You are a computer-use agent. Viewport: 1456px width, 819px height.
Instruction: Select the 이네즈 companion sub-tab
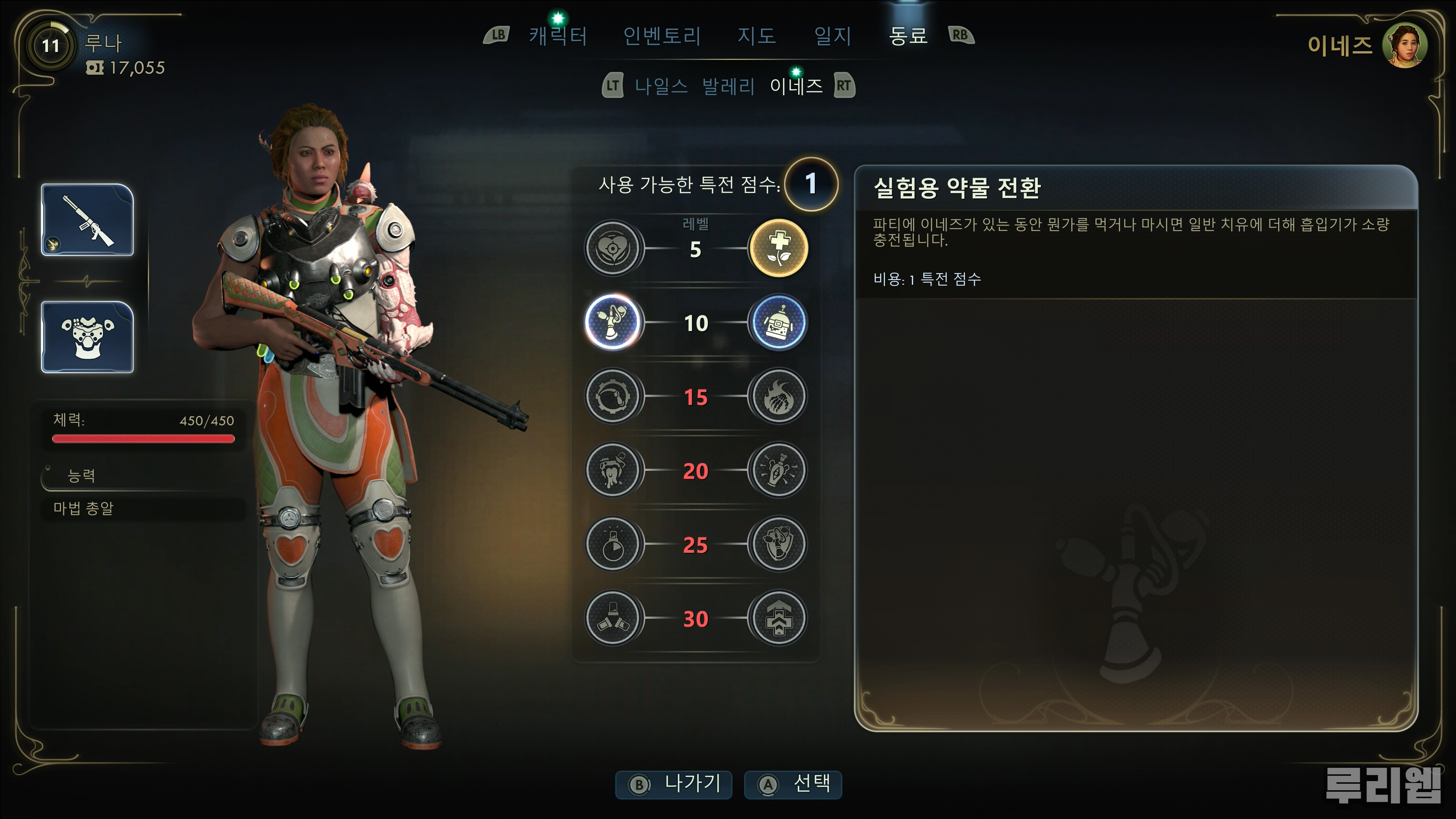pos(796,86)
